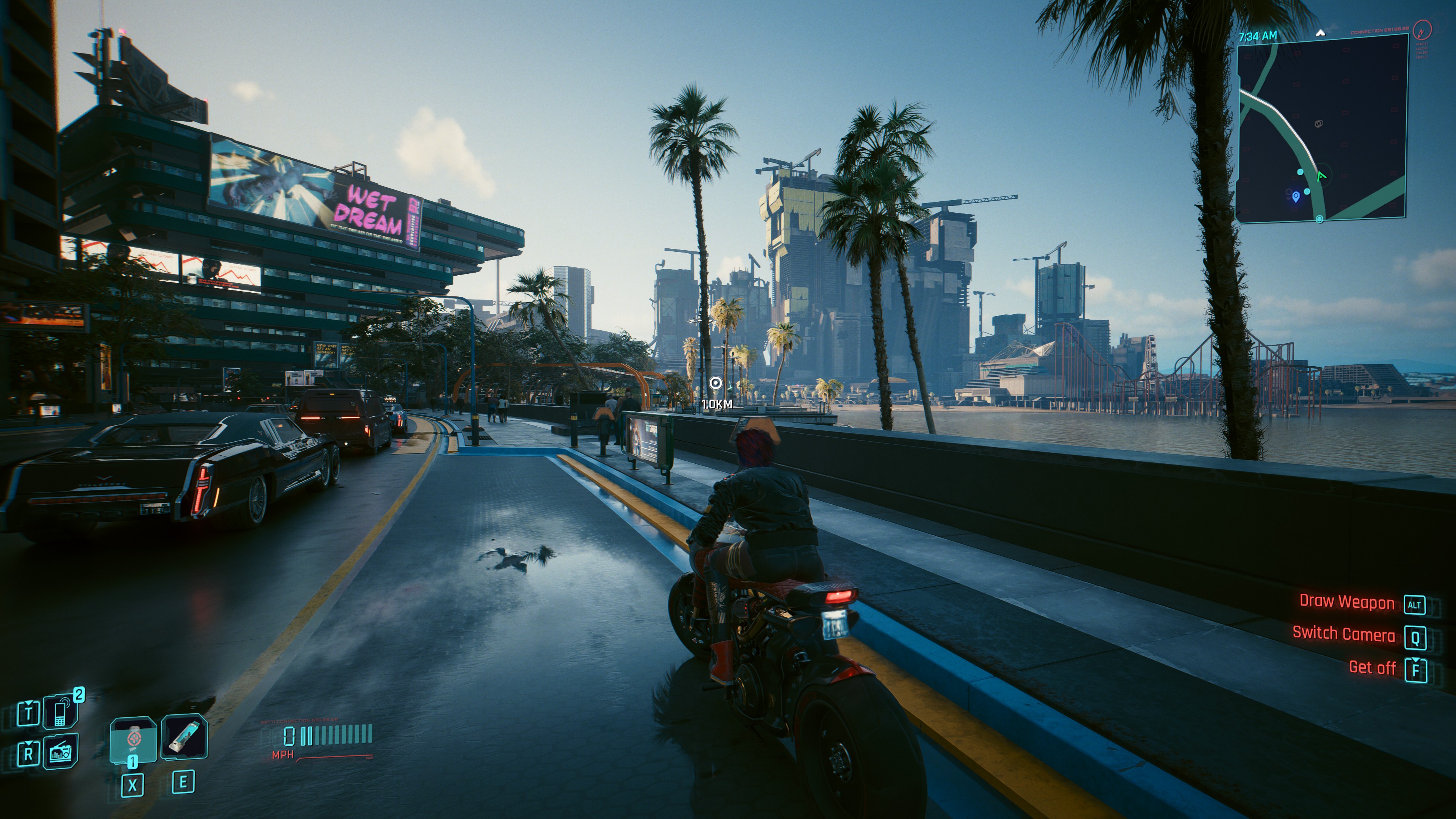Select the gray linked-rings marker on minimap
This screenshot has width=1456, height=819.
(x=1319, y=123)
